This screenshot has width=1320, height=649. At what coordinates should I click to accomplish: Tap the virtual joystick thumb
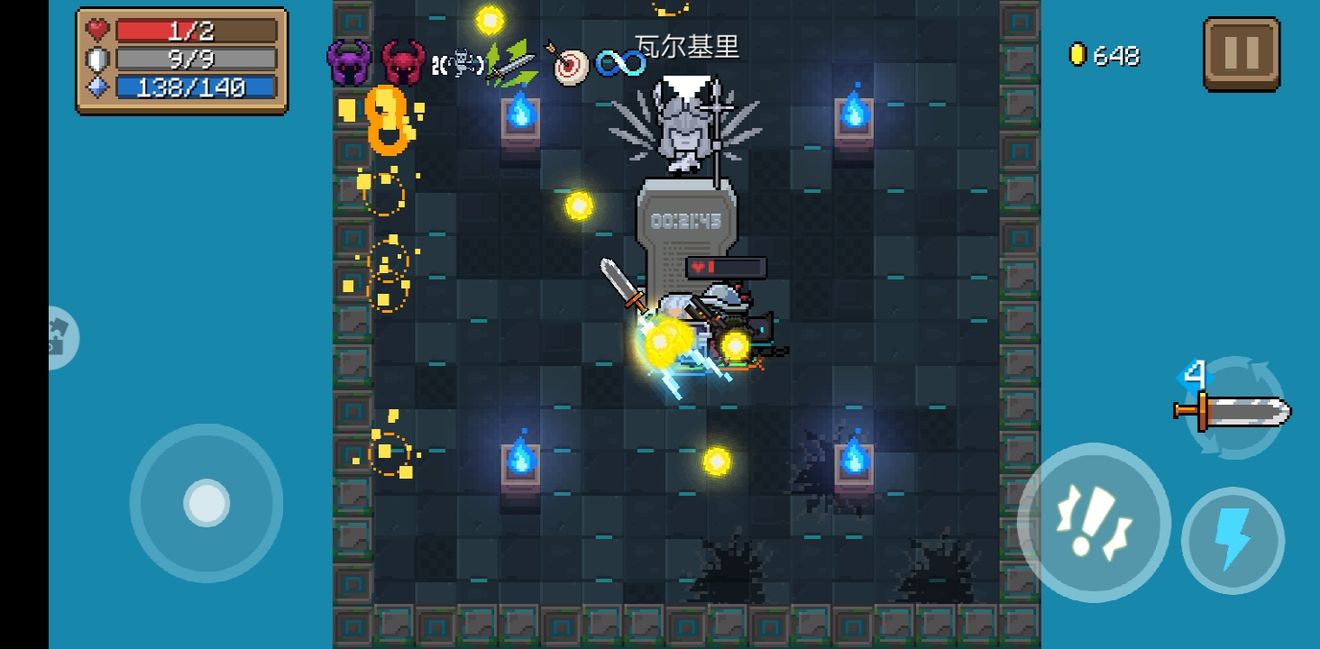207,503
